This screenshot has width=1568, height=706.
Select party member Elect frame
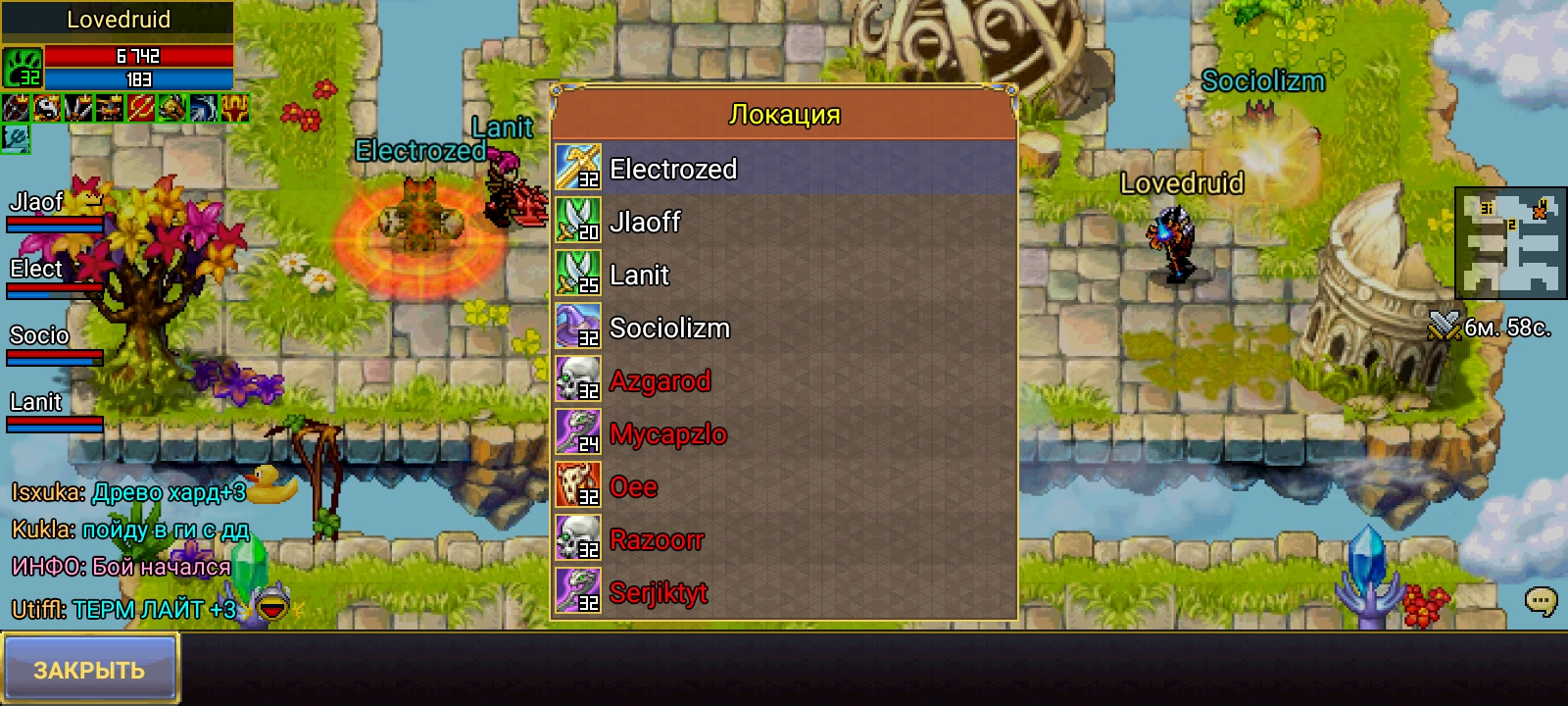click(54, 278)
